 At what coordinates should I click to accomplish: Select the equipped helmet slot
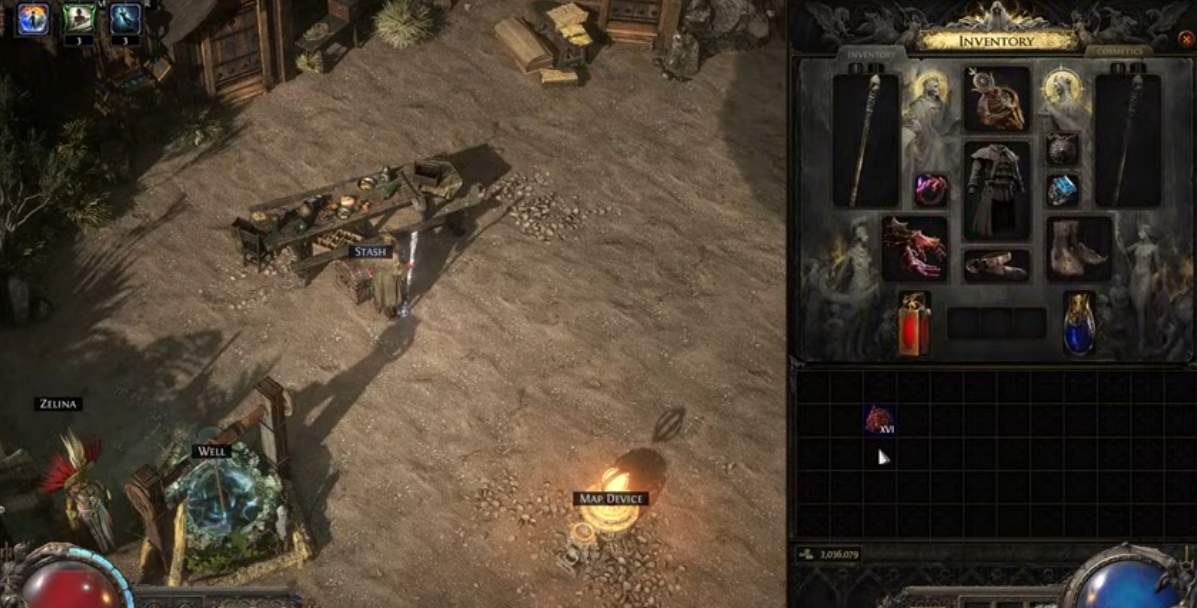point(996,99)
